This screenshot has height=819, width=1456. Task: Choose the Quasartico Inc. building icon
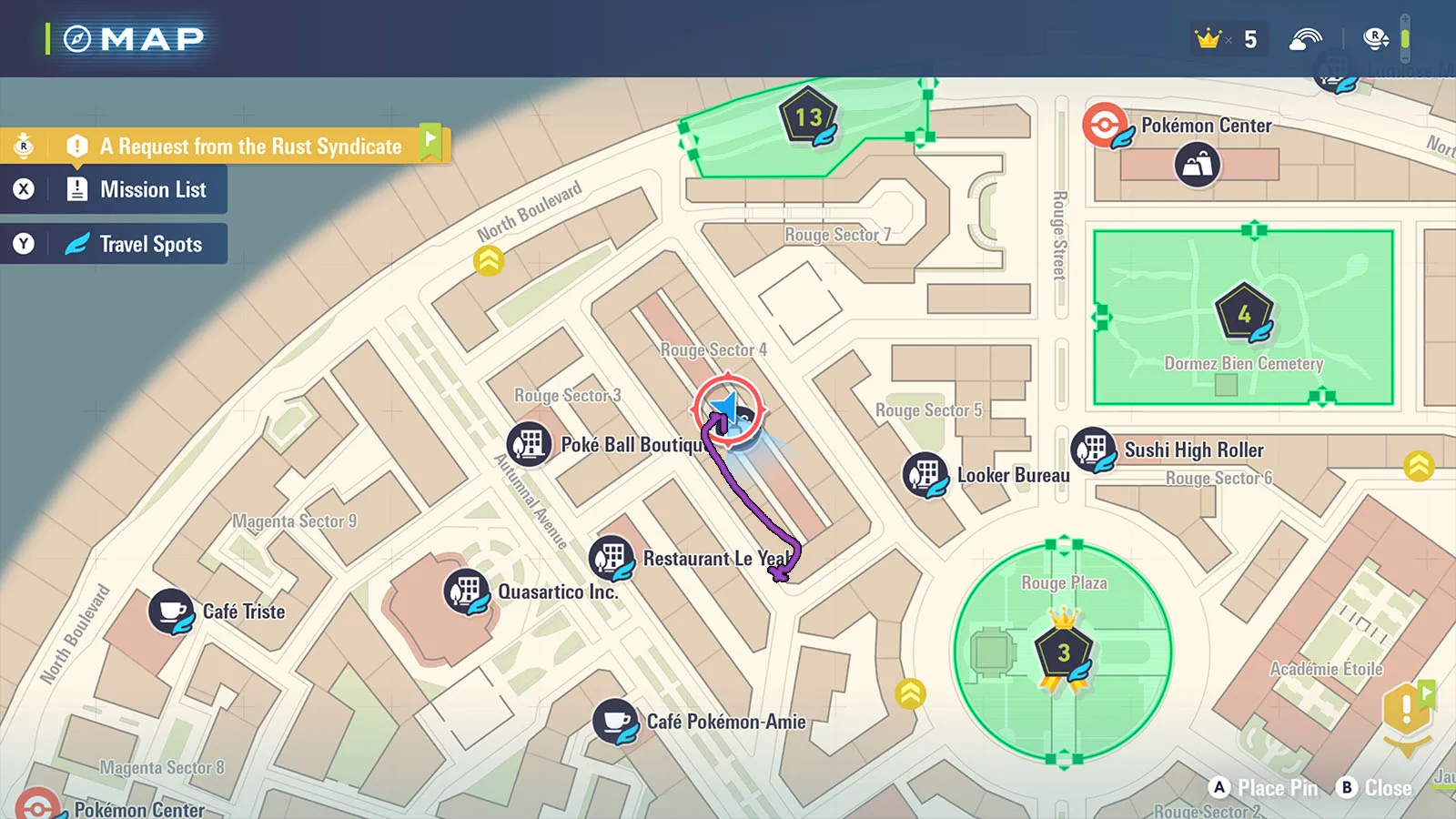pyautogui.click(x=466, y=591)
